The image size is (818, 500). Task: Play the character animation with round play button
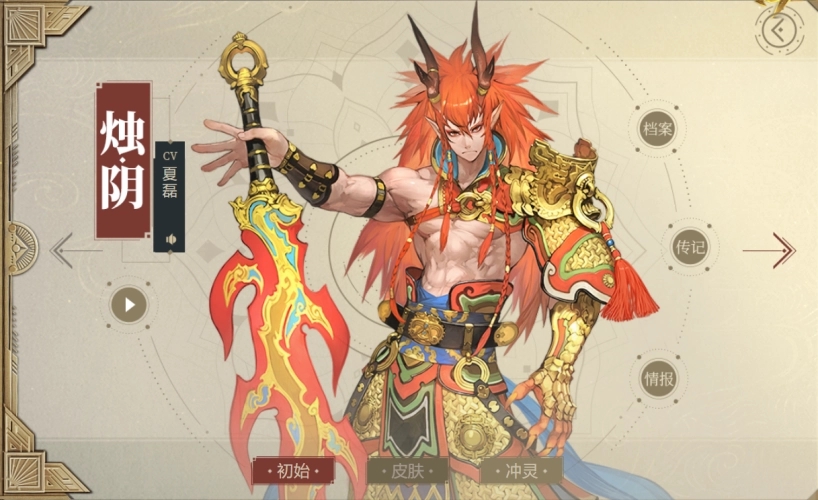click(x=129, y=304)
